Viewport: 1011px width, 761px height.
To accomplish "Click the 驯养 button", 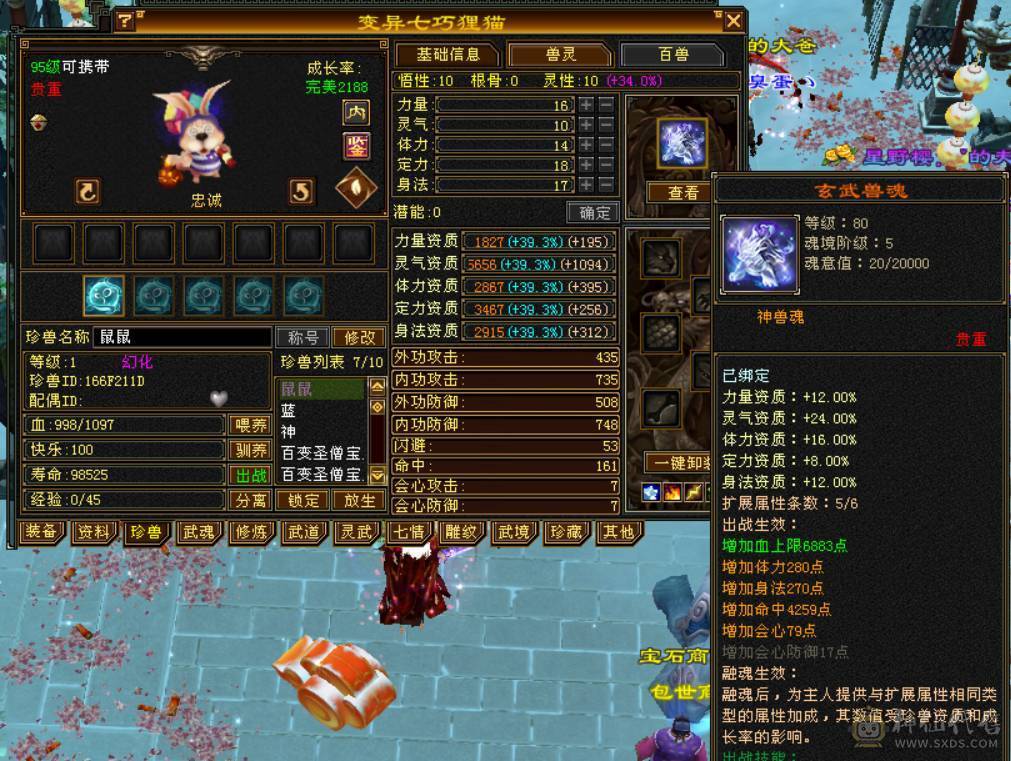I will point(250,450).
